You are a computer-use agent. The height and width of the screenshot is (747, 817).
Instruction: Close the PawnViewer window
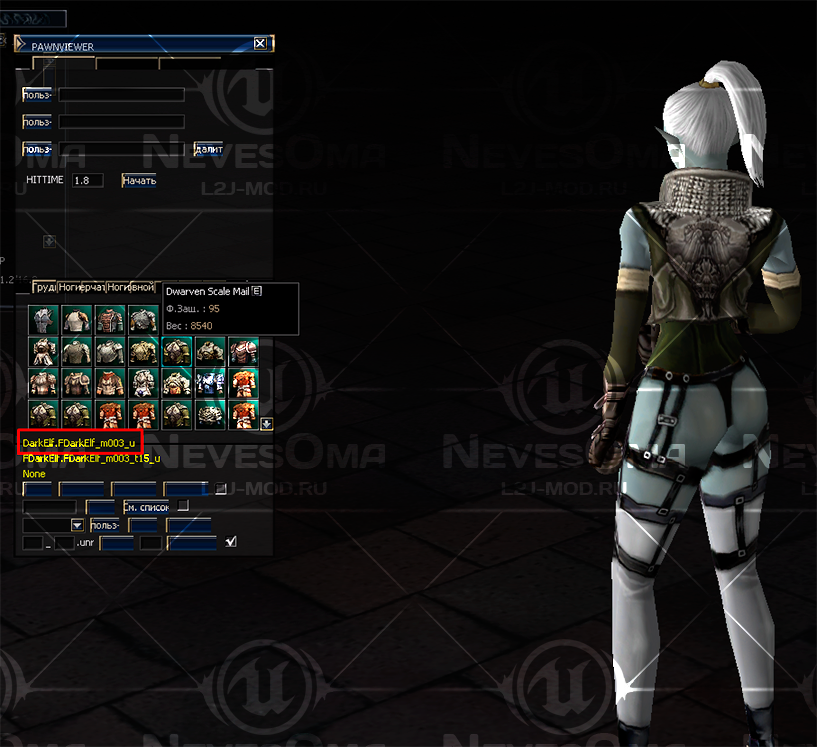(260, 44)
